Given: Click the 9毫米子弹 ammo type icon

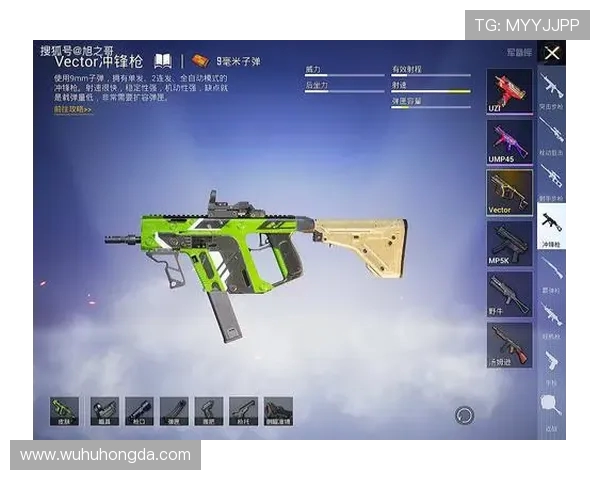Looking at the screenshot, I should 200,60.
